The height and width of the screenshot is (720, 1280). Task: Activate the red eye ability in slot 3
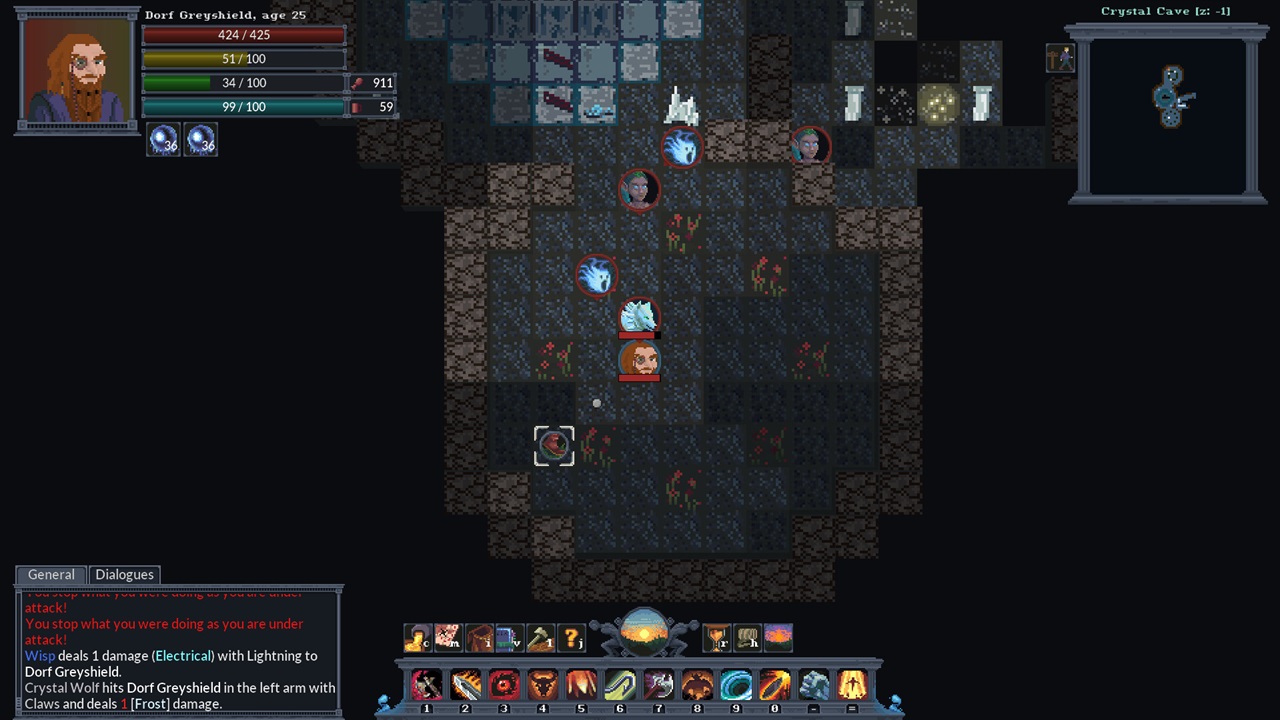(x=504, y=685)
